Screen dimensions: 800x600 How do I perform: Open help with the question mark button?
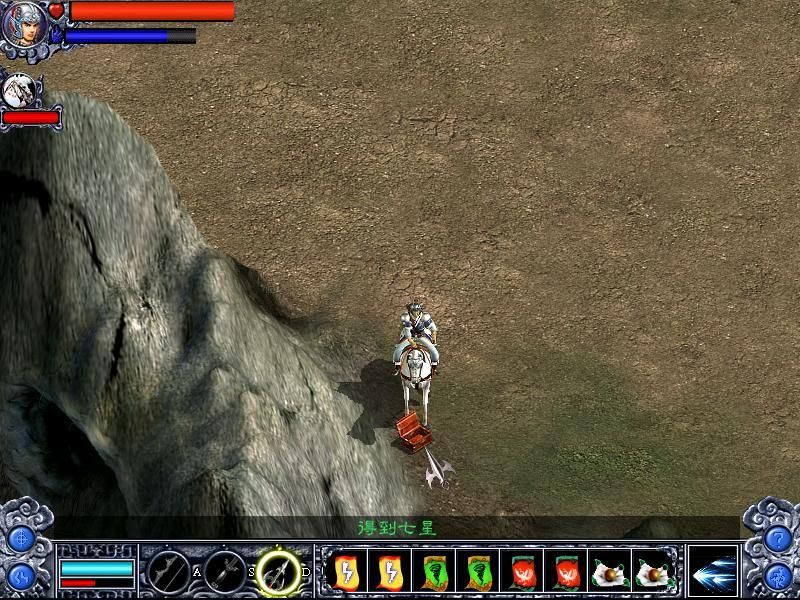point(779,540)
